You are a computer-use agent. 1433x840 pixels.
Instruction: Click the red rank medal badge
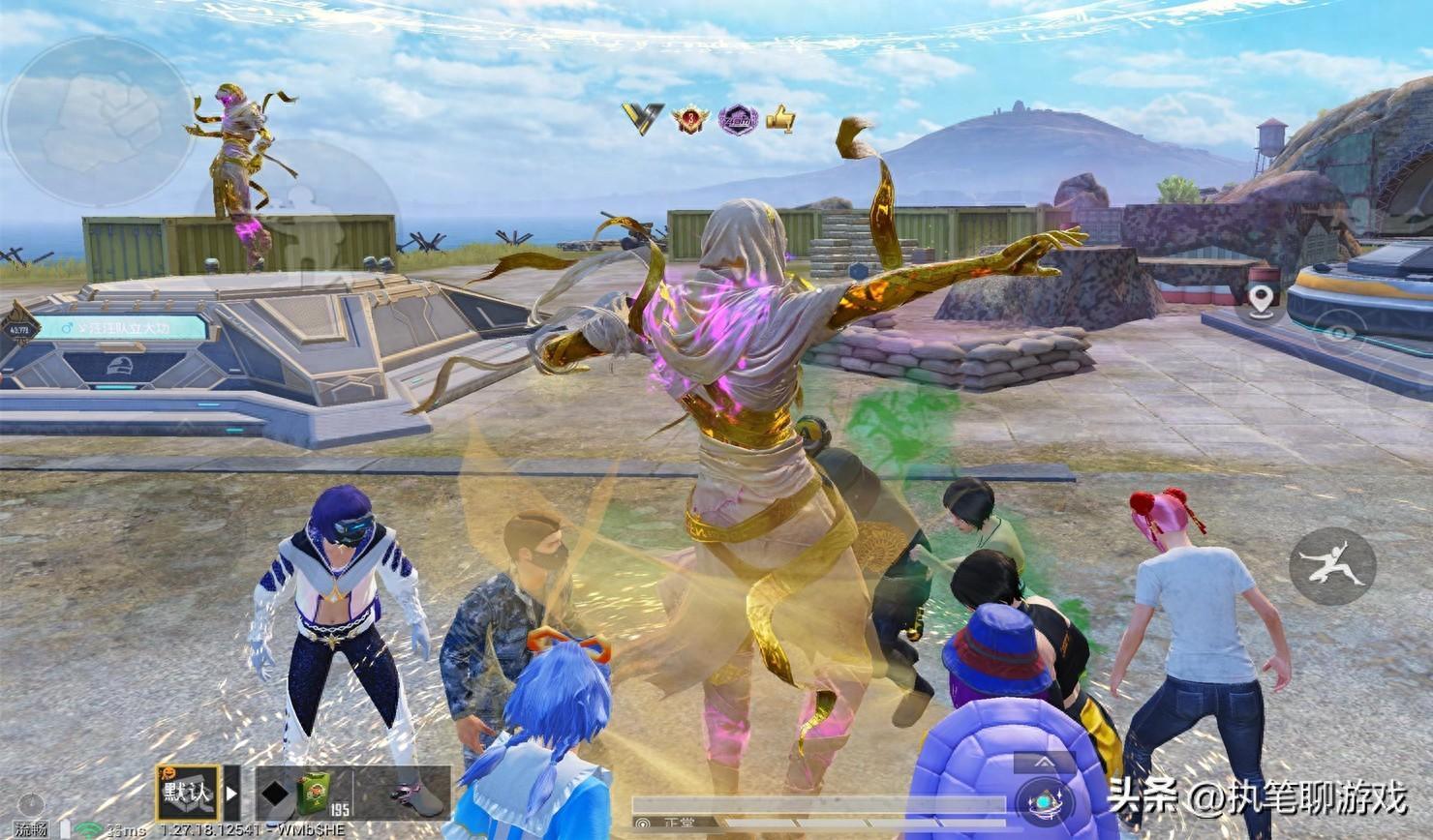pyautogui.click(x=690, y=119)
